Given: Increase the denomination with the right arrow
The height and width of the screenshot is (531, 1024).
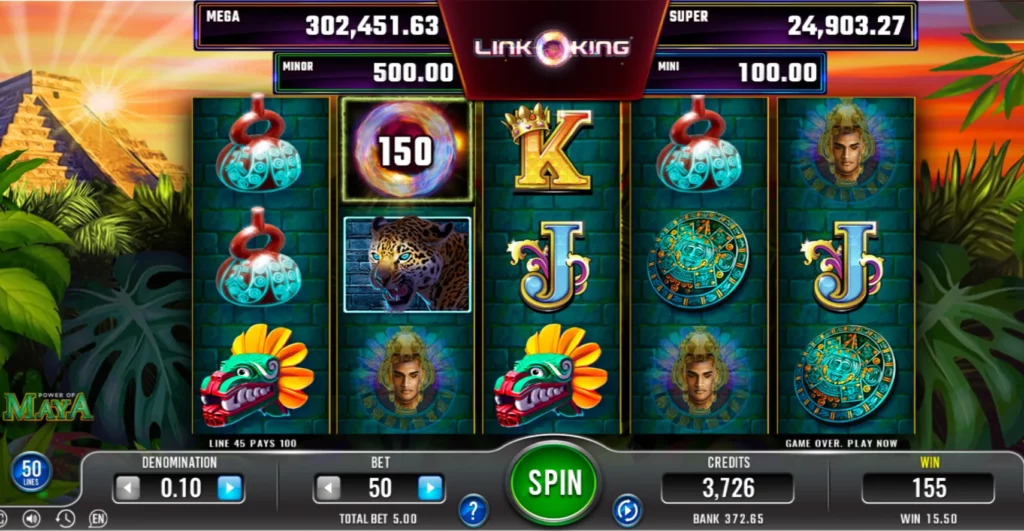Looking at the screenshot, I should 230,488.
